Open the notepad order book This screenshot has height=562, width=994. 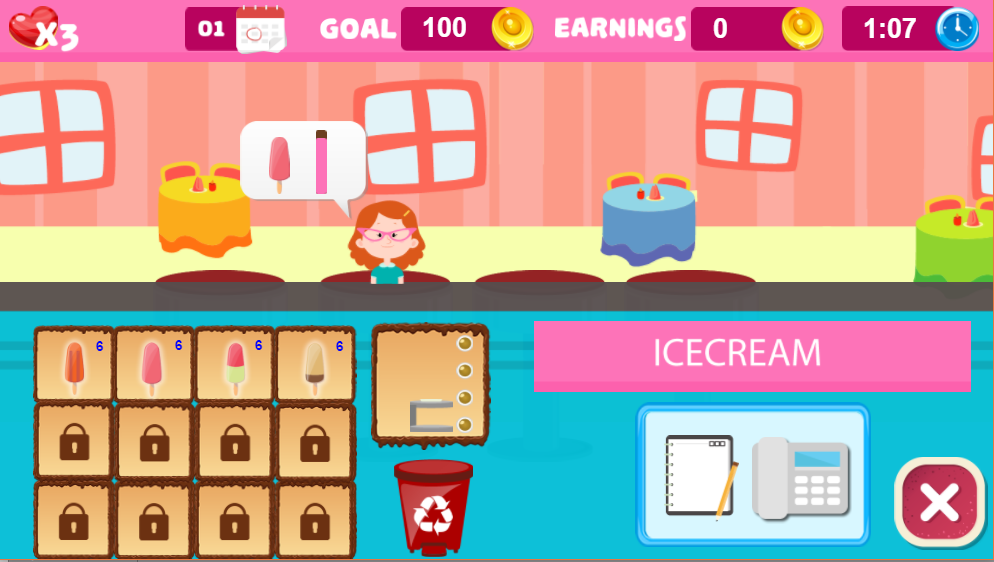click(x=701, y=476)
